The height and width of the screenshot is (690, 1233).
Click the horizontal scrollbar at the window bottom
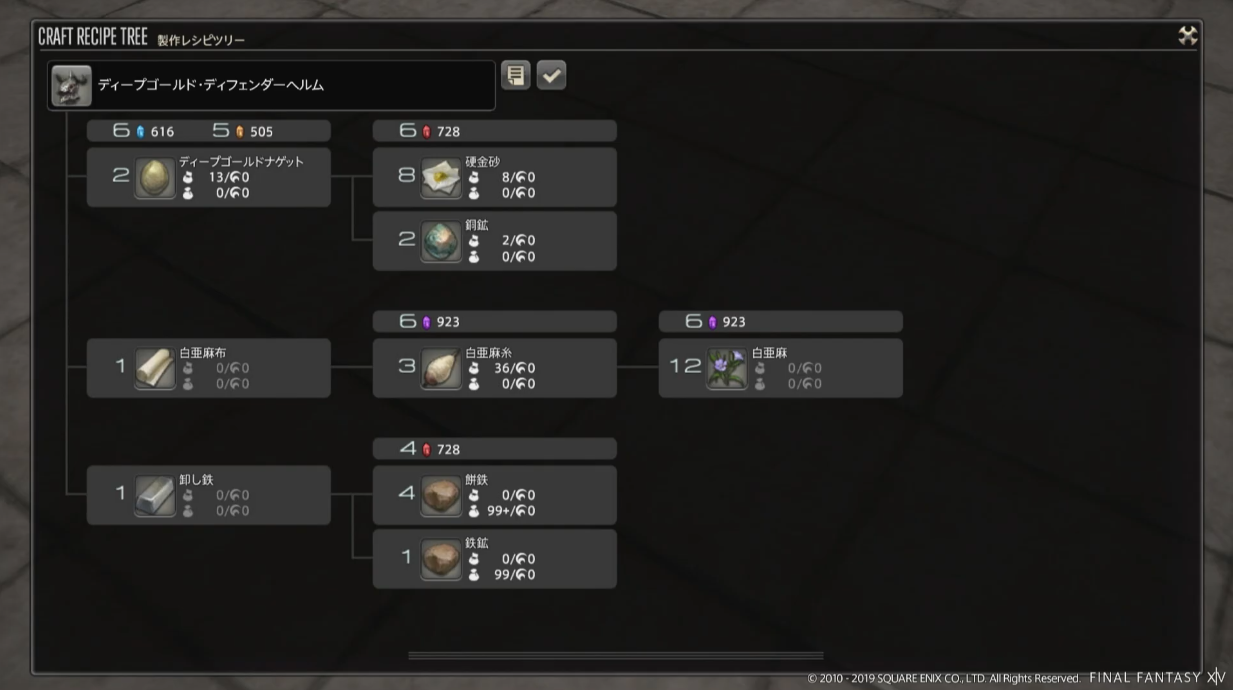(x=615, y=656)
